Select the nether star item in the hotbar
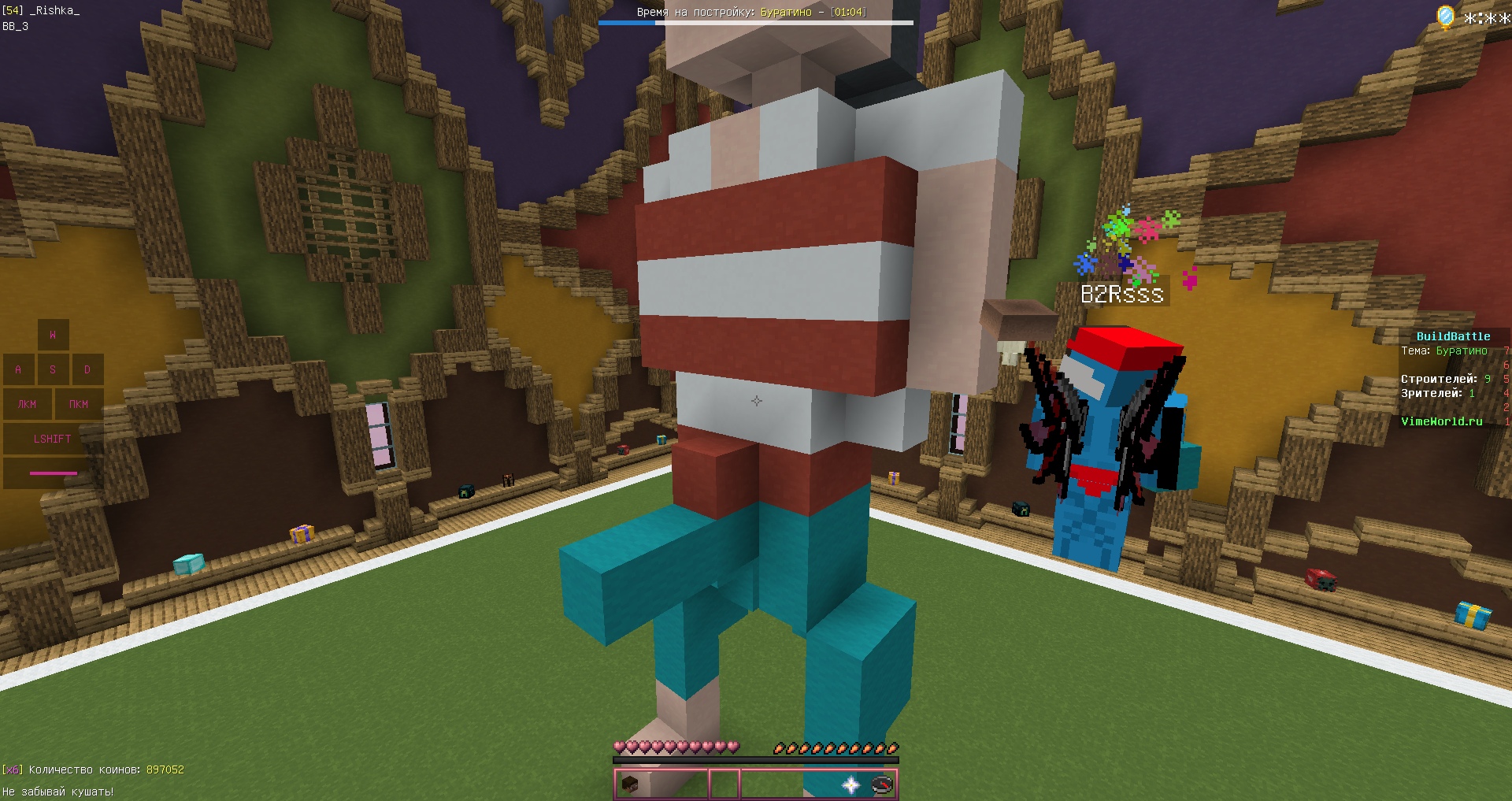Image resolution: width=1512 pixels, height=801 pixels. pos(850,784)
